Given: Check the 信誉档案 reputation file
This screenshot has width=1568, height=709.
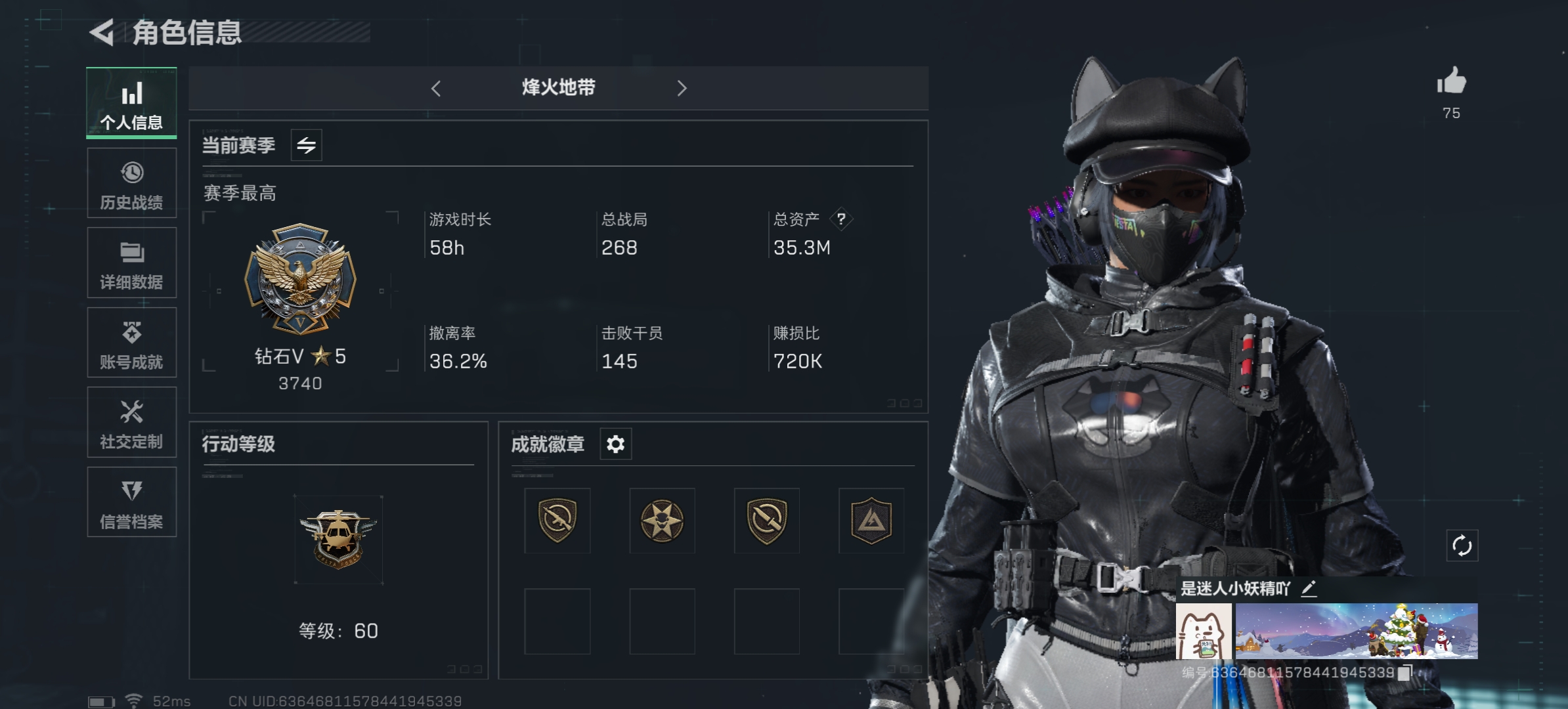Looking at the screenshot, I should [131, 502].
